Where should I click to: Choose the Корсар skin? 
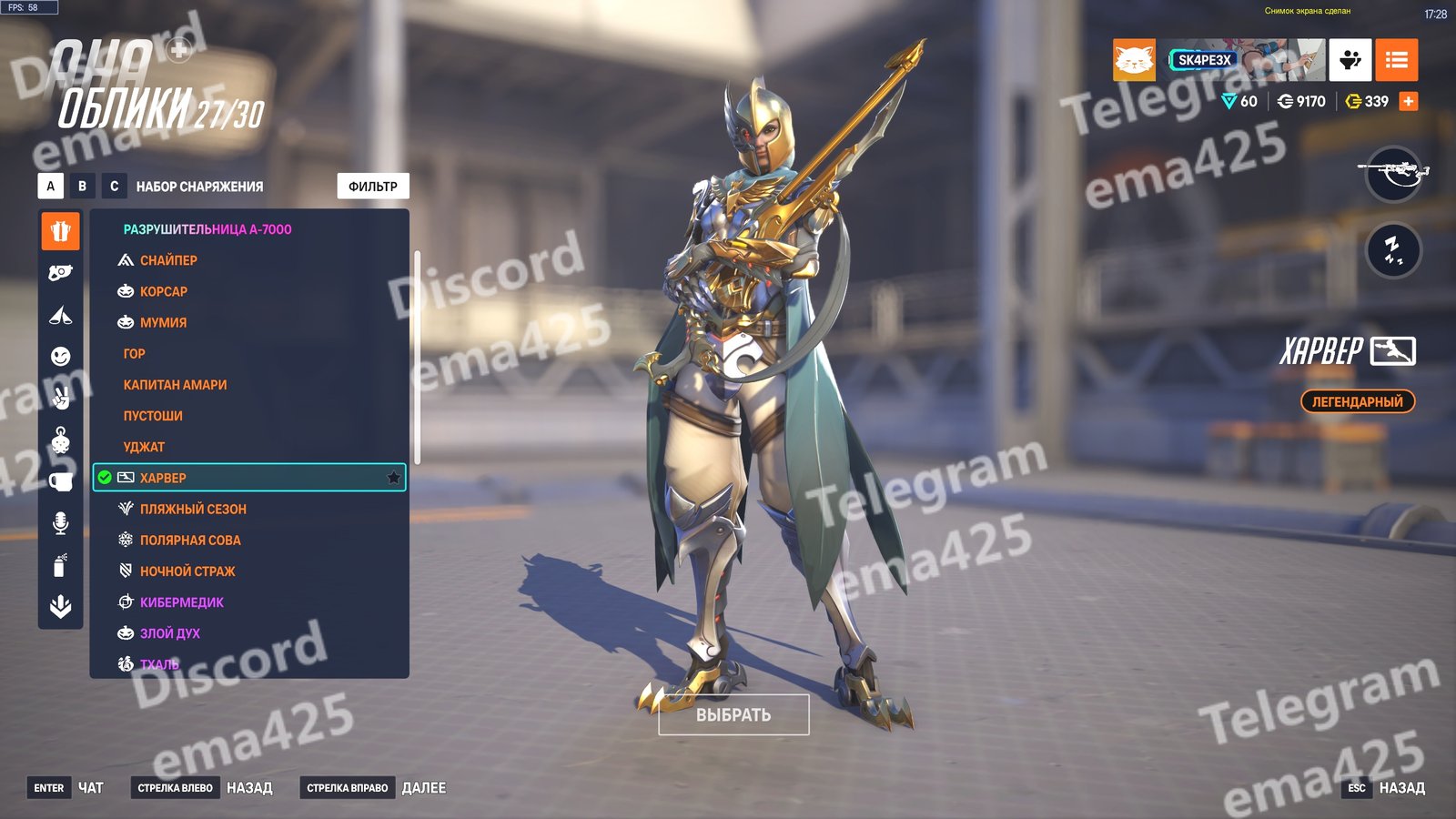point(164,291)
